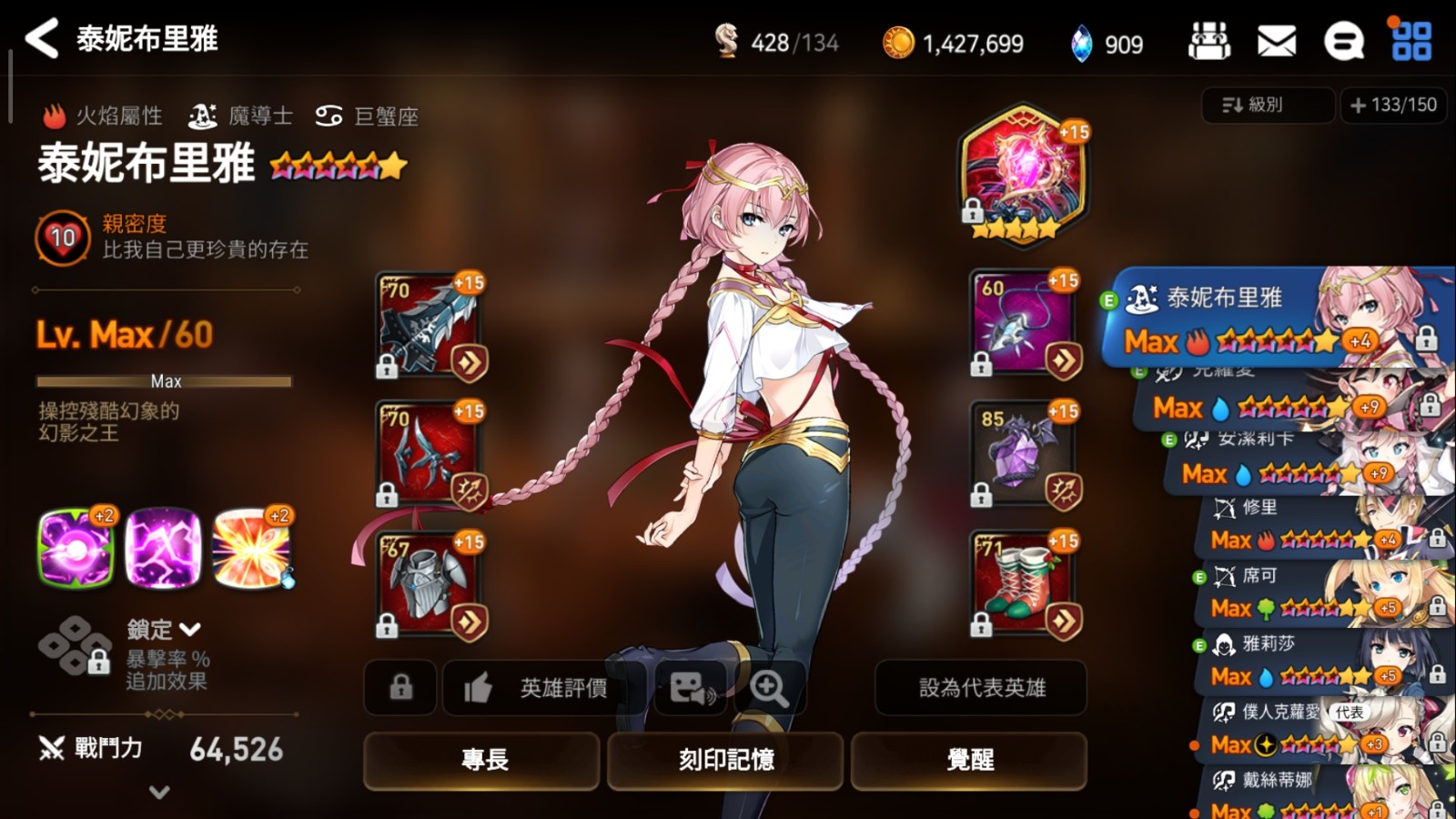Open the equipped artifact with pink gem
This screenshot has height=819, width=1456.
(x=1023, y=175)
